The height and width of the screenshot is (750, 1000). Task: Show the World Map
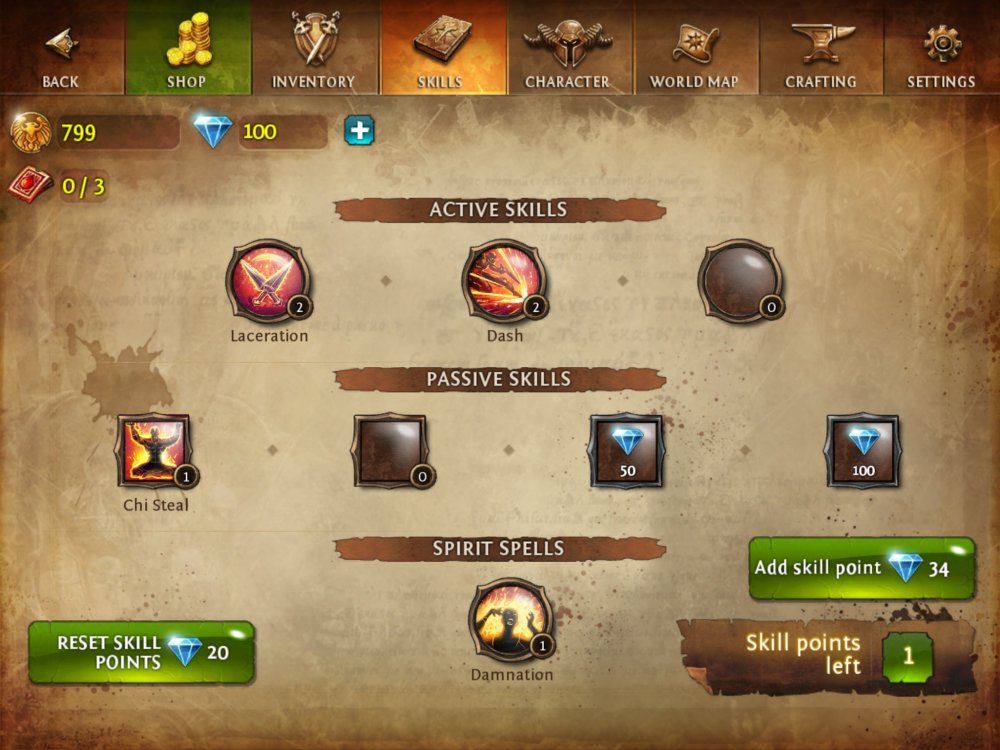(696, 48)
